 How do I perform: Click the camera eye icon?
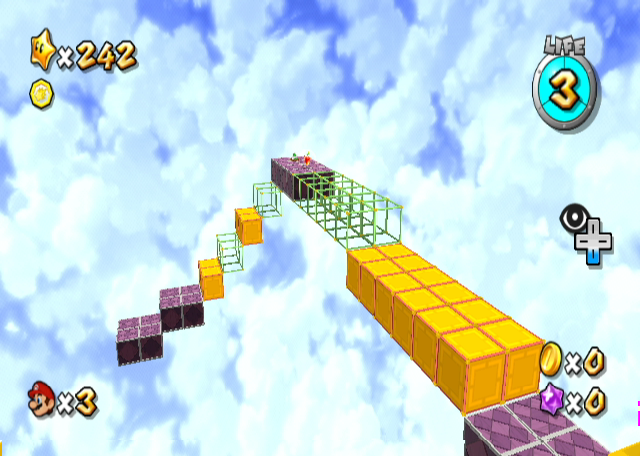(571, 219)
